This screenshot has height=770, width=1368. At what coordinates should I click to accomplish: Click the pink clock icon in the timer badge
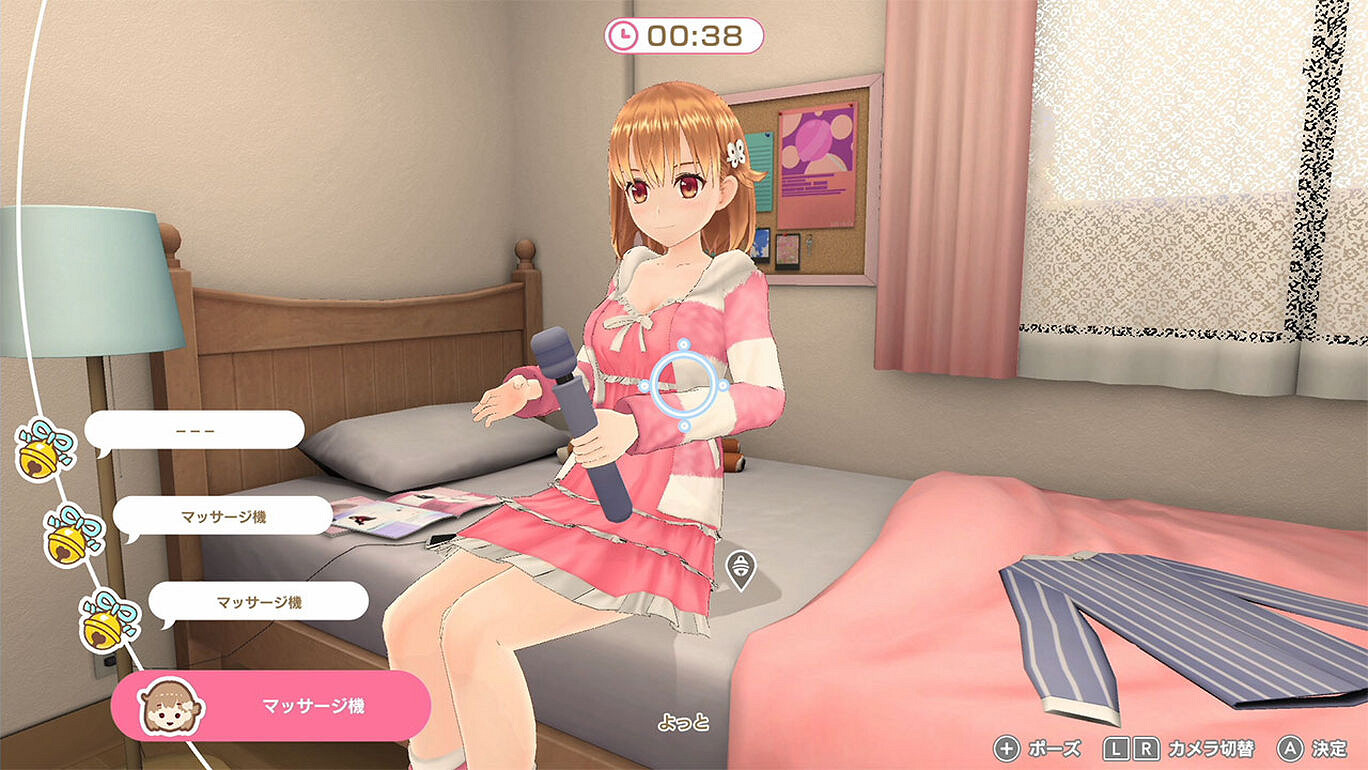click(626, 33)
